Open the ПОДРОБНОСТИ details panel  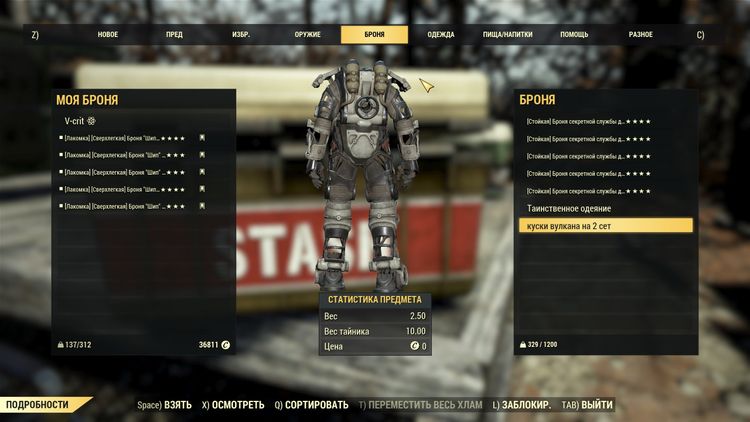point(42,405)
